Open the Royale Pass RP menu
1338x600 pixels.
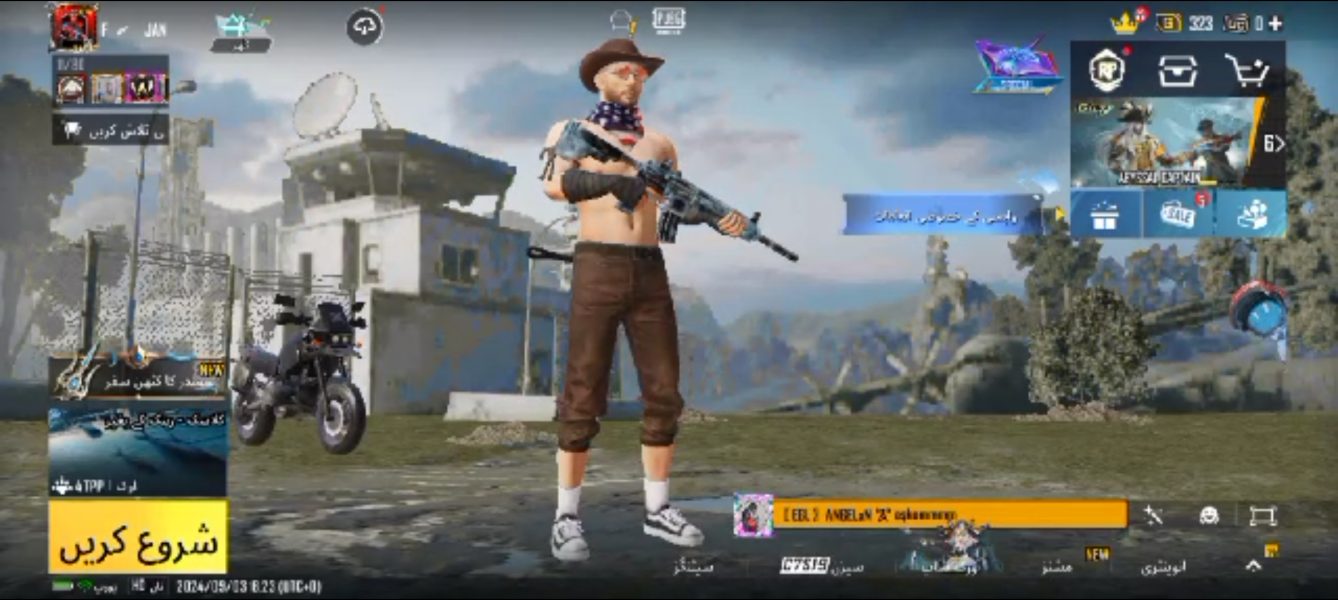[1107, 70]
